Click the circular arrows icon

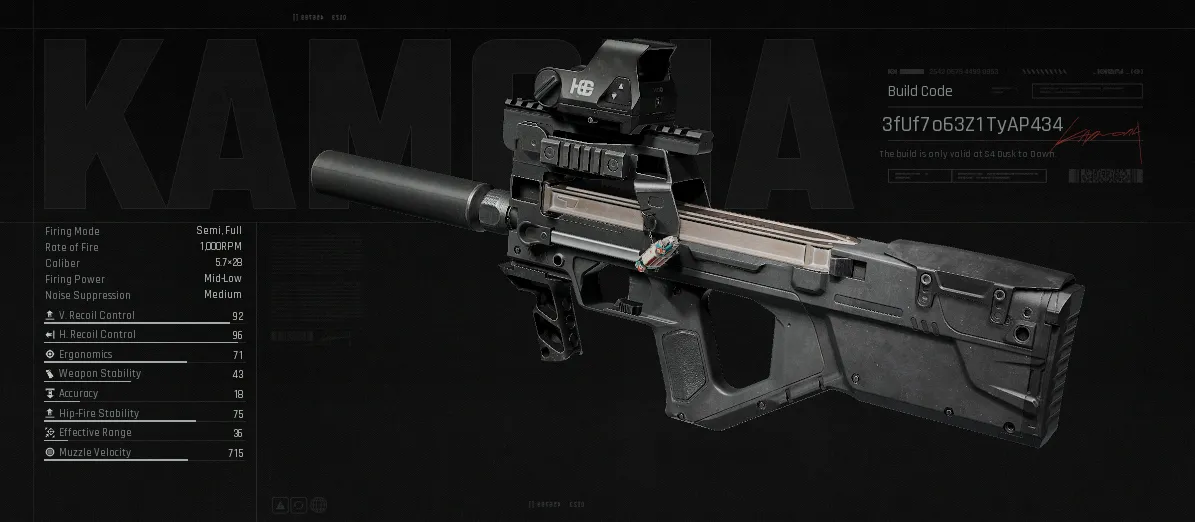[300, 504]
